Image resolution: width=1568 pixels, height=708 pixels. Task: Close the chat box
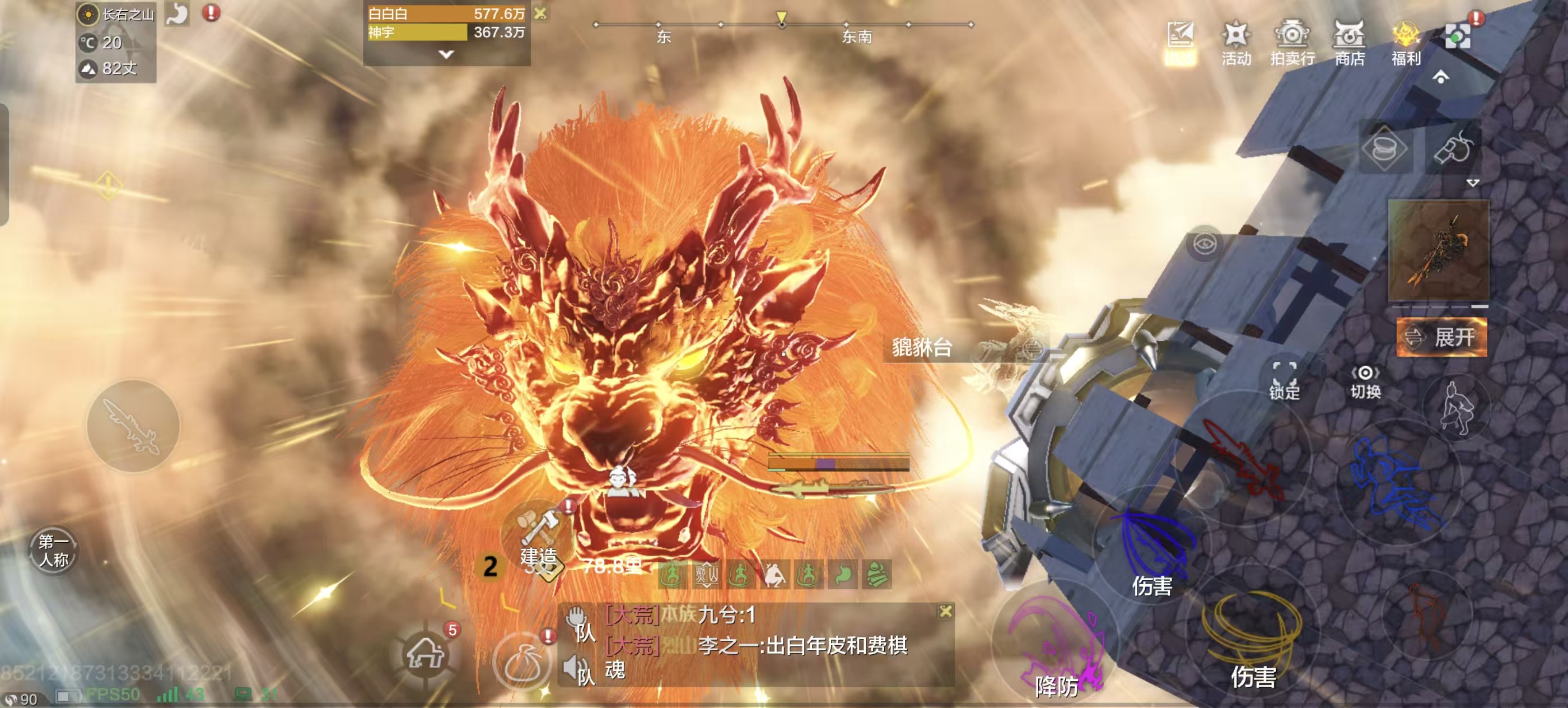point(945,611)
